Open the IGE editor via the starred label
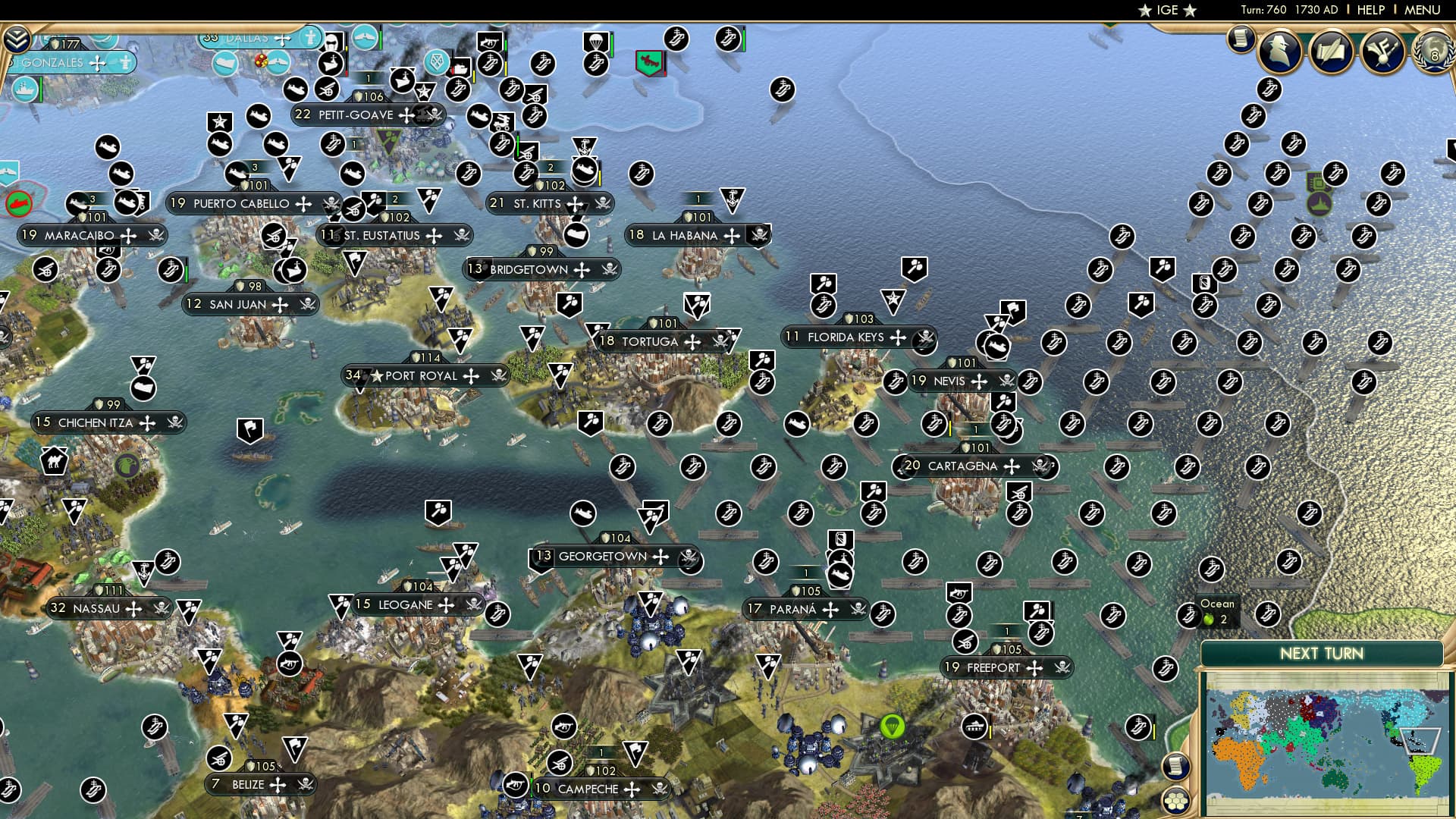Image resolution: width=1456 pixels, height=819 pixels. coord(1166,10)
